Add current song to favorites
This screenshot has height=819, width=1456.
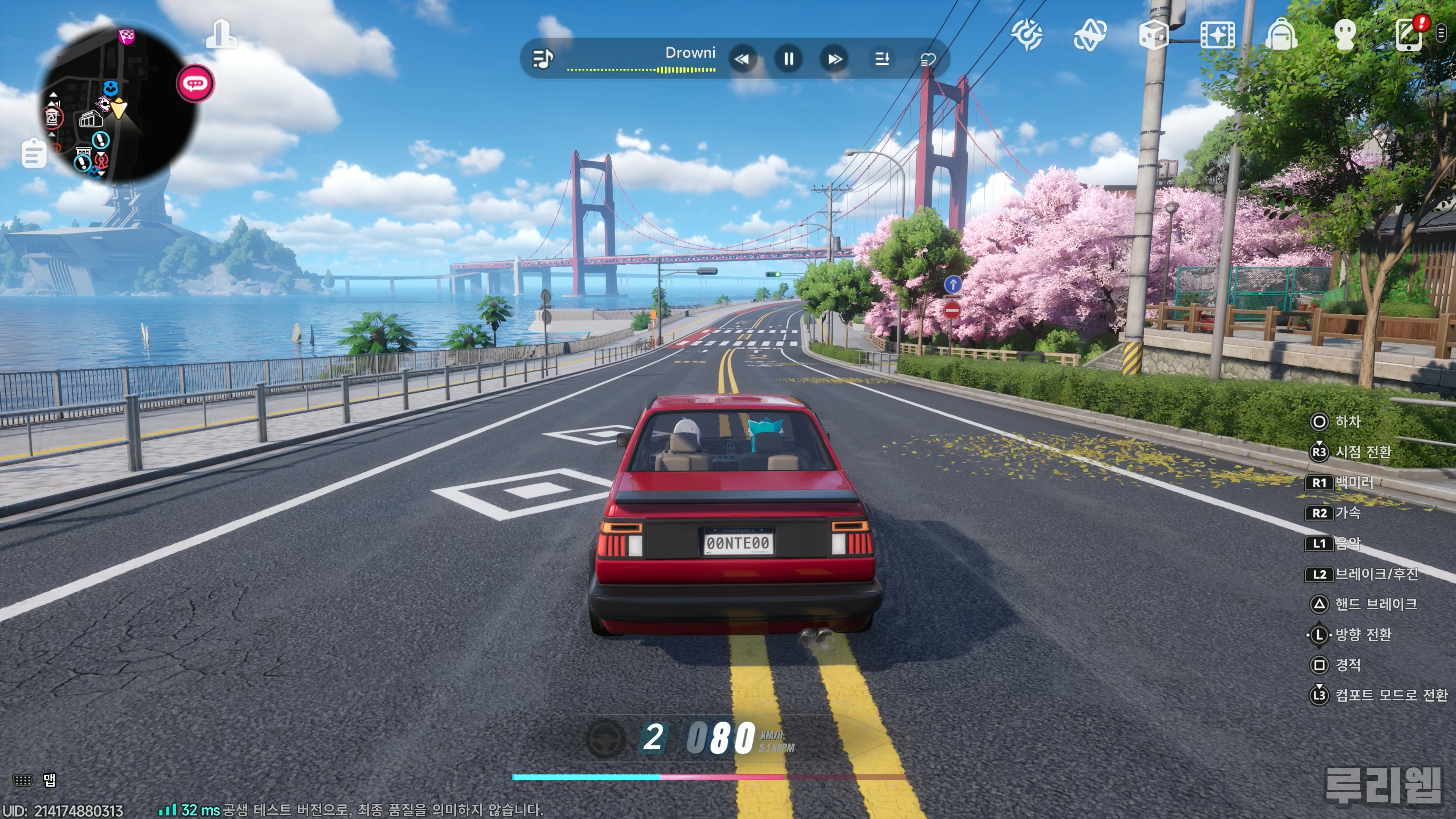click(928, 60)
